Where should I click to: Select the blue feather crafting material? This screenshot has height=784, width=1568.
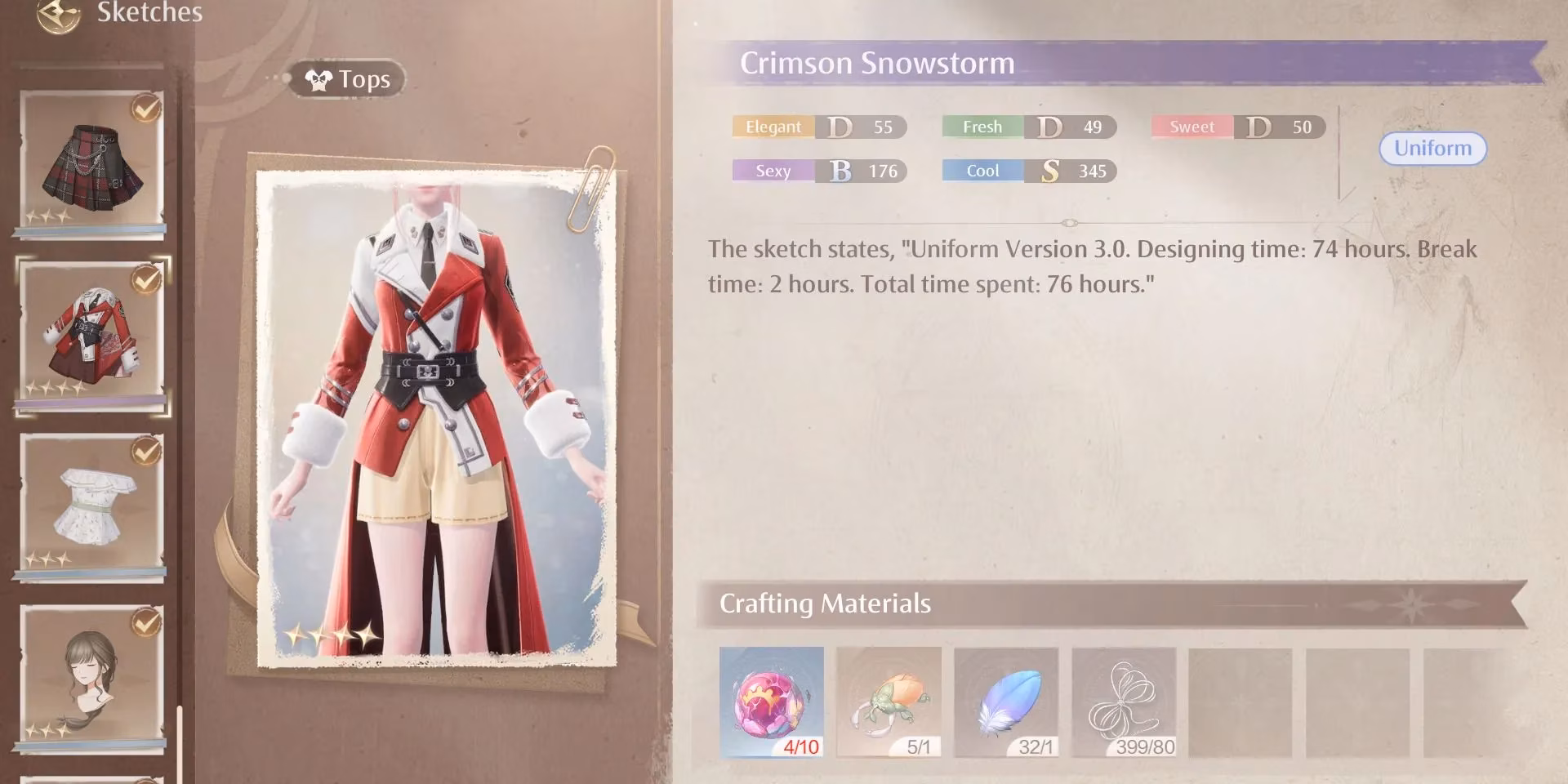(x=1006, y=702)
